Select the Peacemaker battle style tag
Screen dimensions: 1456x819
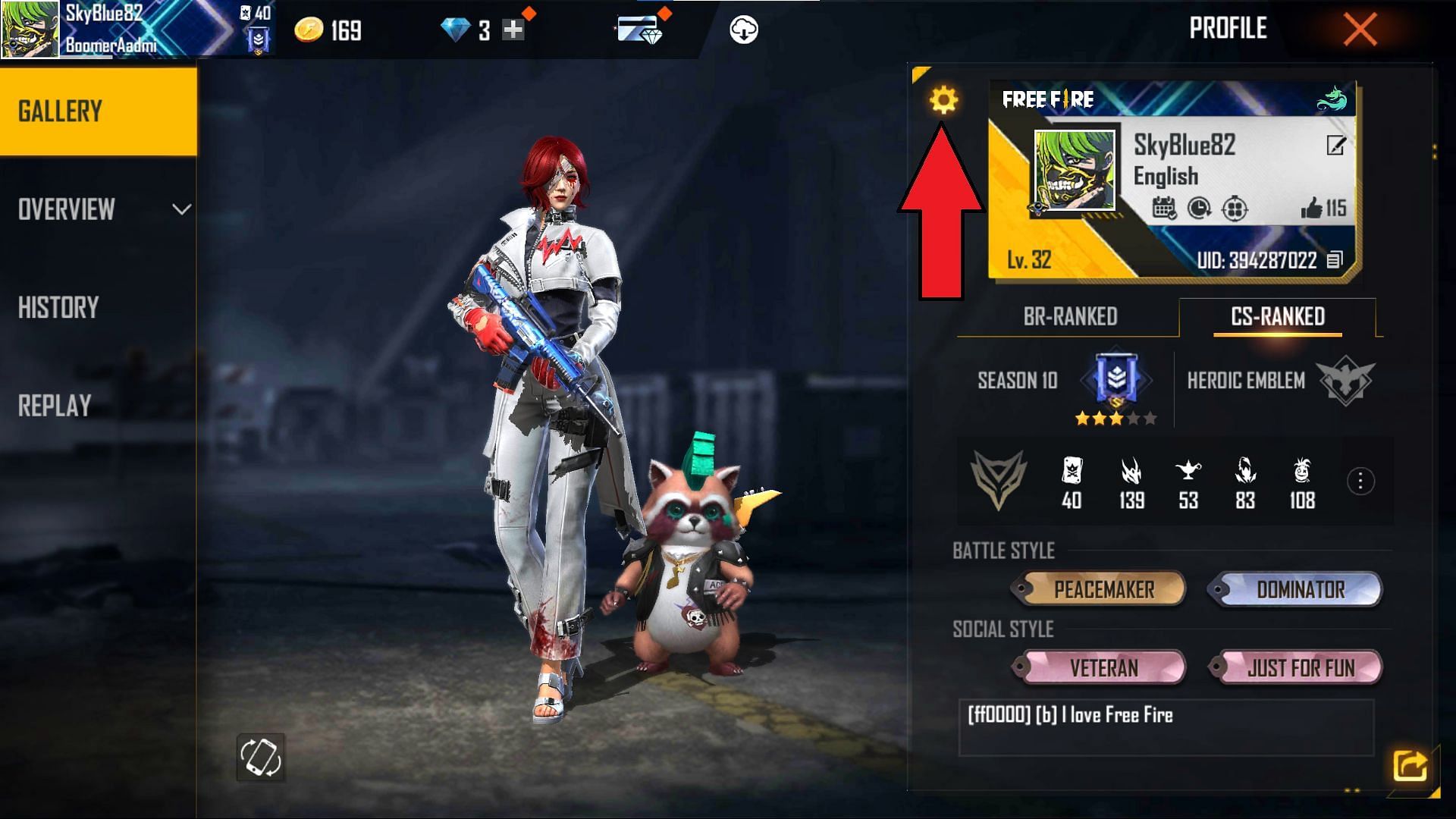pyautogui.click(x=1103, y=589)
